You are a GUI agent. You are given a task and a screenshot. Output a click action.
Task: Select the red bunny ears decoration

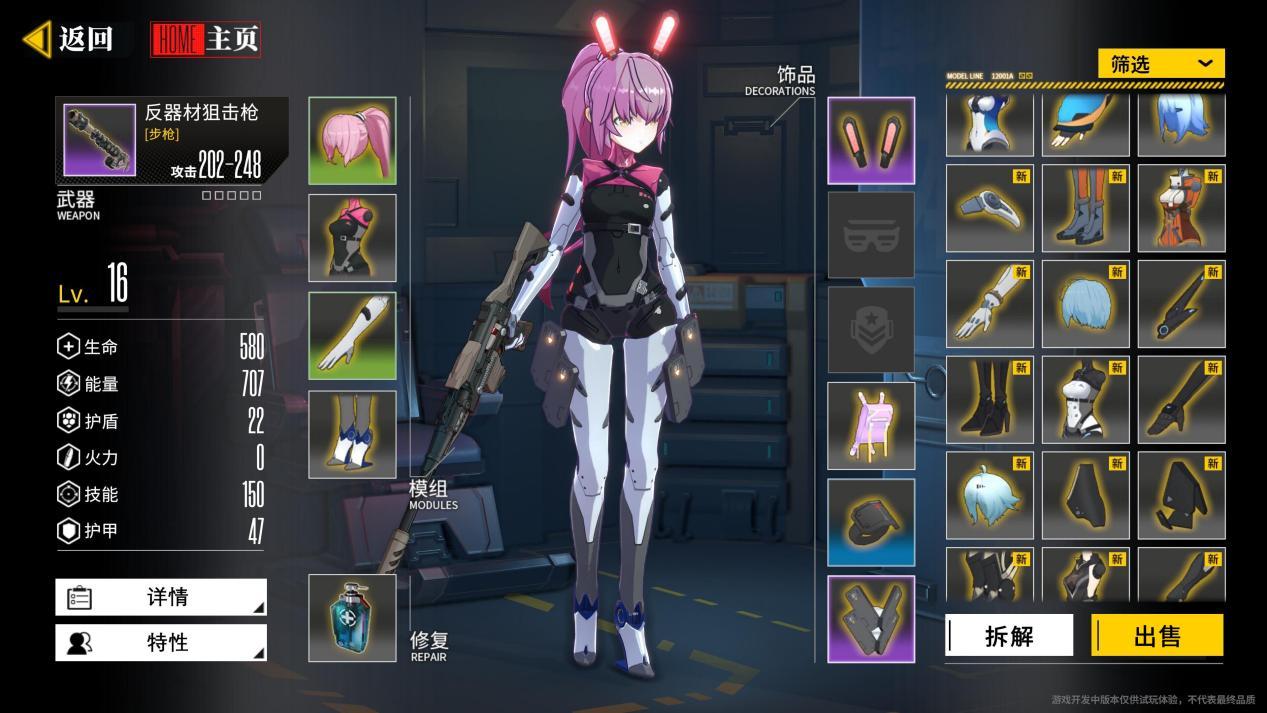(x=871, y=141)
